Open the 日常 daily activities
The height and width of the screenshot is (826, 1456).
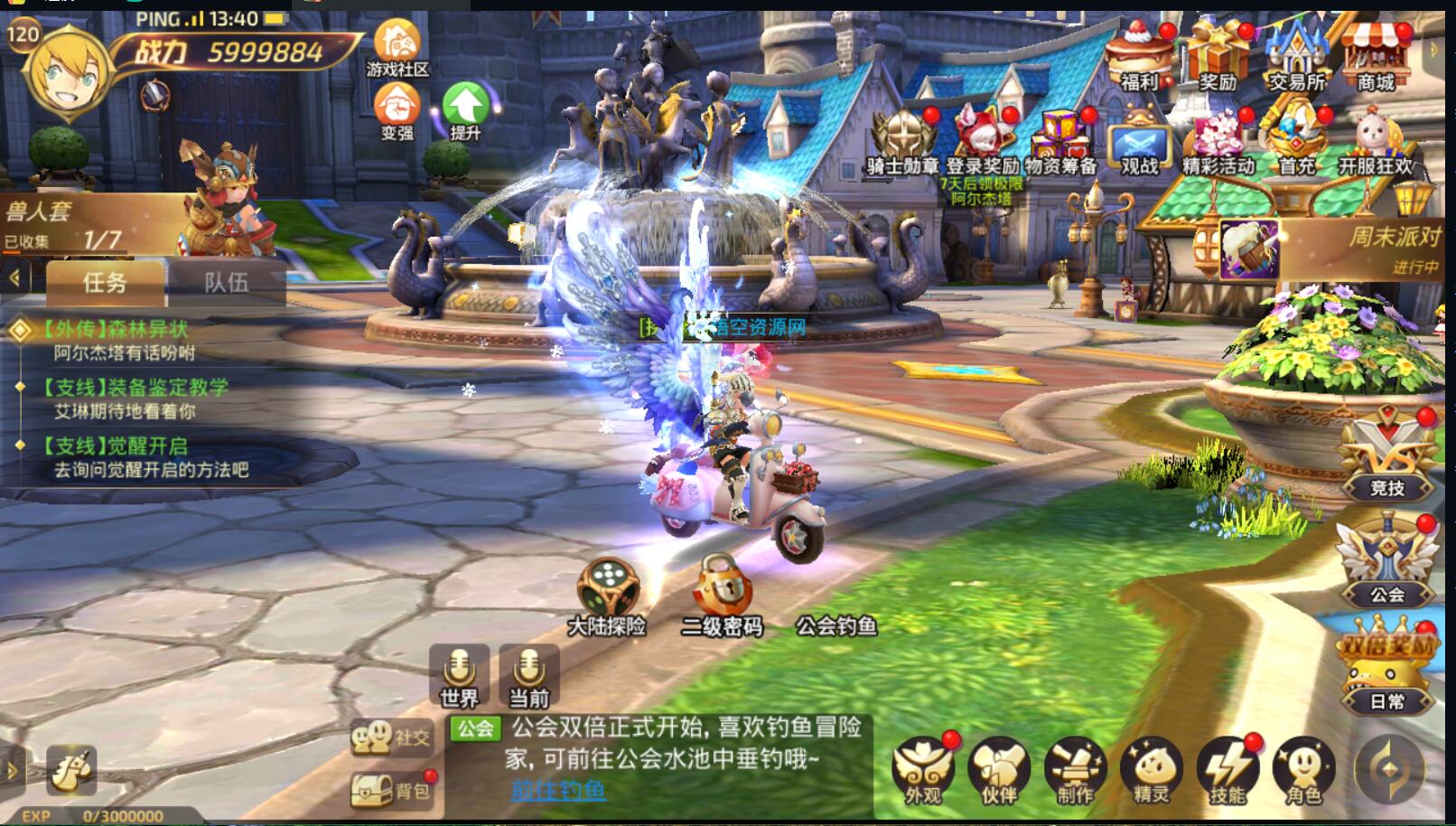click(1387, 671)
